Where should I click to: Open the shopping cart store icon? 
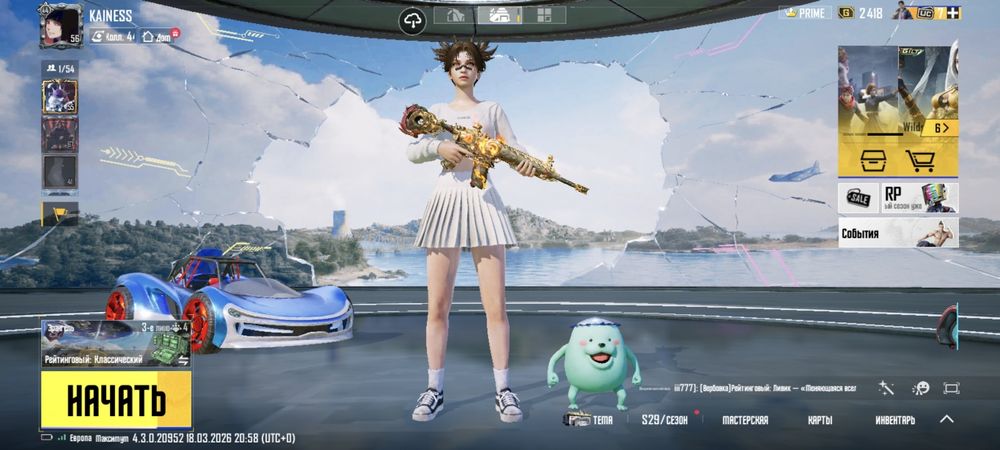pyautogui.click(x=919, y=160)
